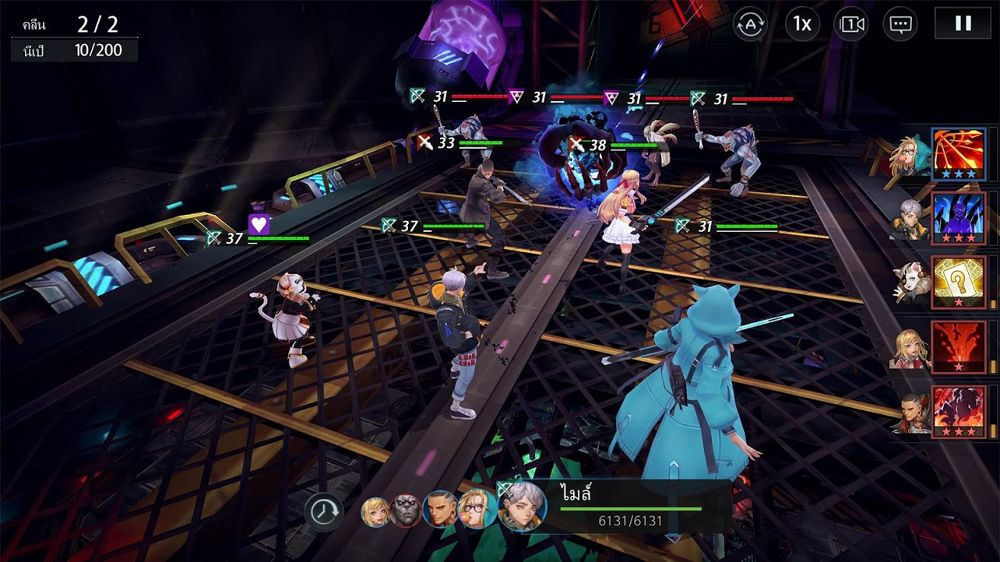Open the chat speech bubble

[900, 23]
